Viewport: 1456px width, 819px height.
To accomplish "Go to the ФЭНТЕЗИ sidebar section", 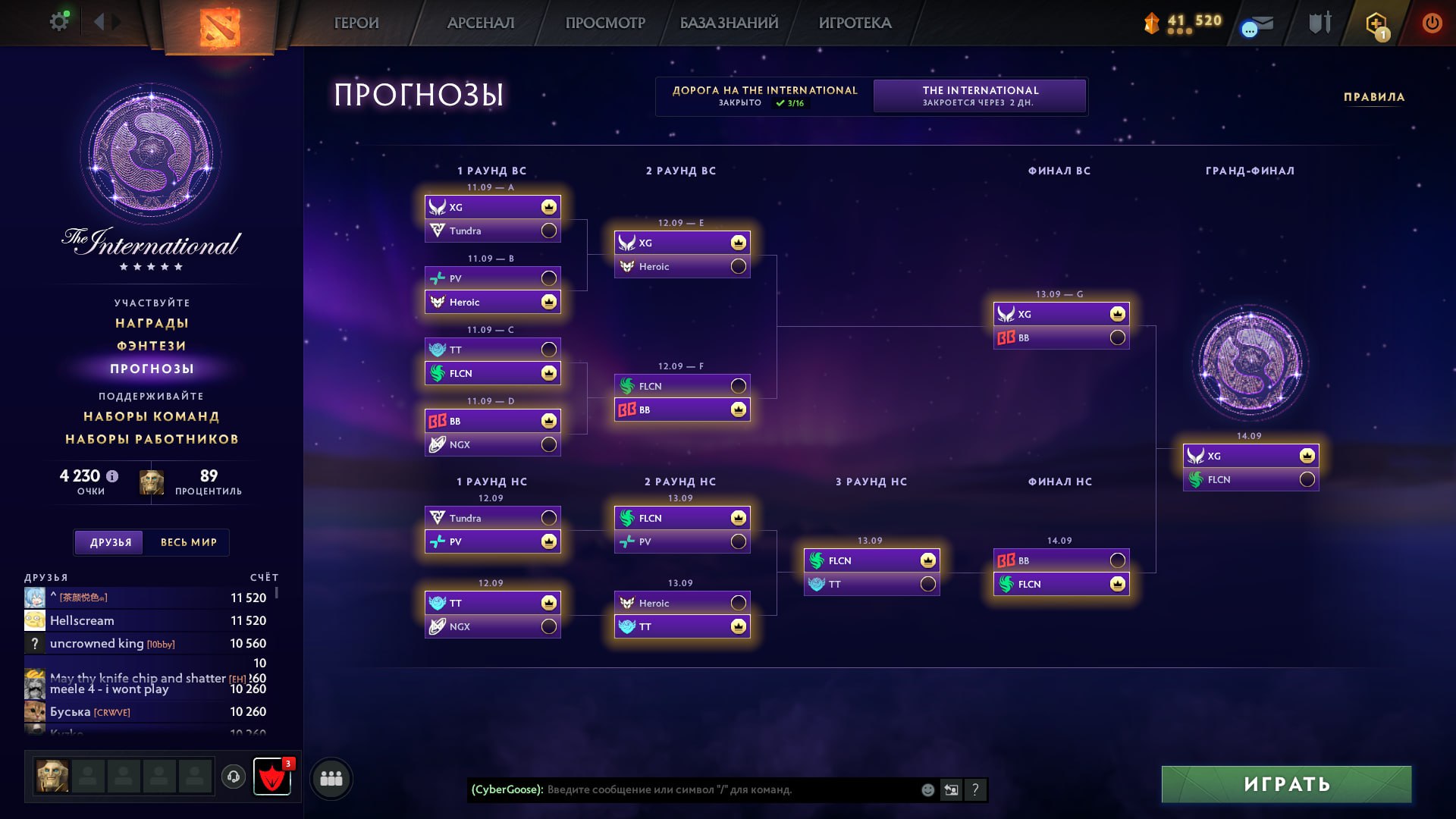I will pyautogui.click(x=152, y=346).
